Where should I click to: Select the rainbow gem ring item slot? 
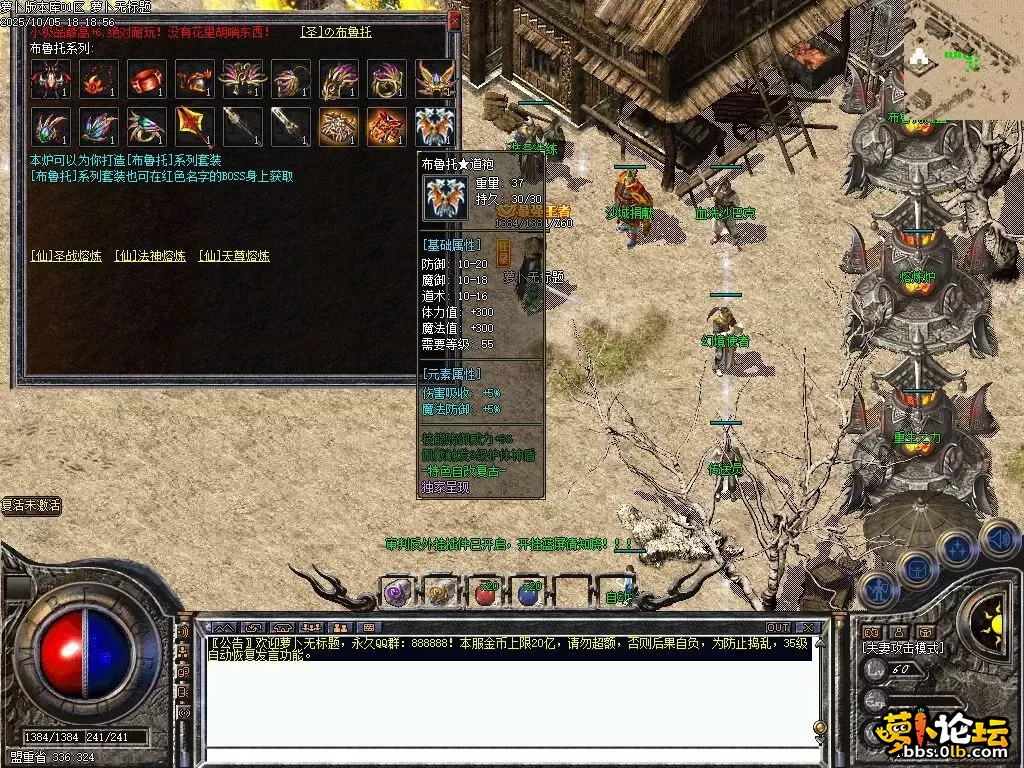coord(147,127)
